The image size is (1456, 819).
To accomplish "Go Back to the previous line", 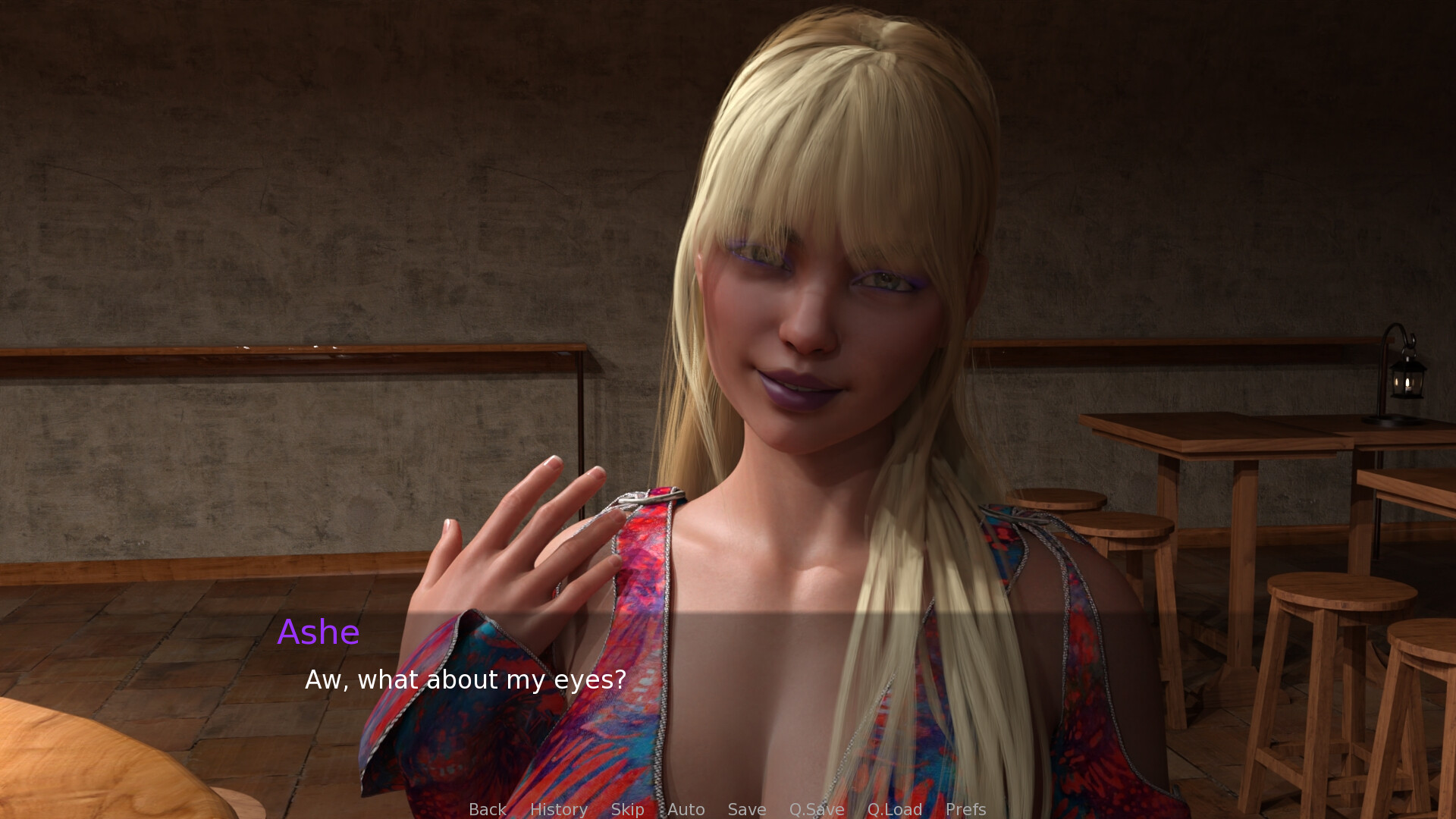I will click(487, 809).
